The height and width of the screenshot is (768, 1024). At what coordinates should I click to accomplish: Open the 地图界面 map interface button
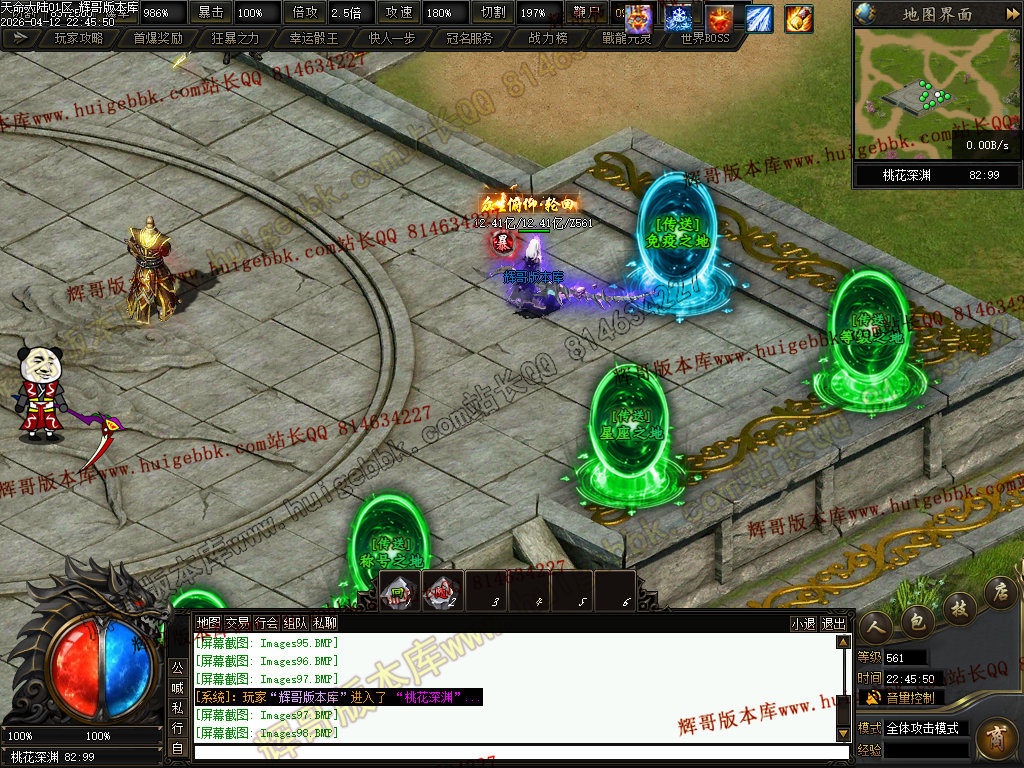(936, 14)
